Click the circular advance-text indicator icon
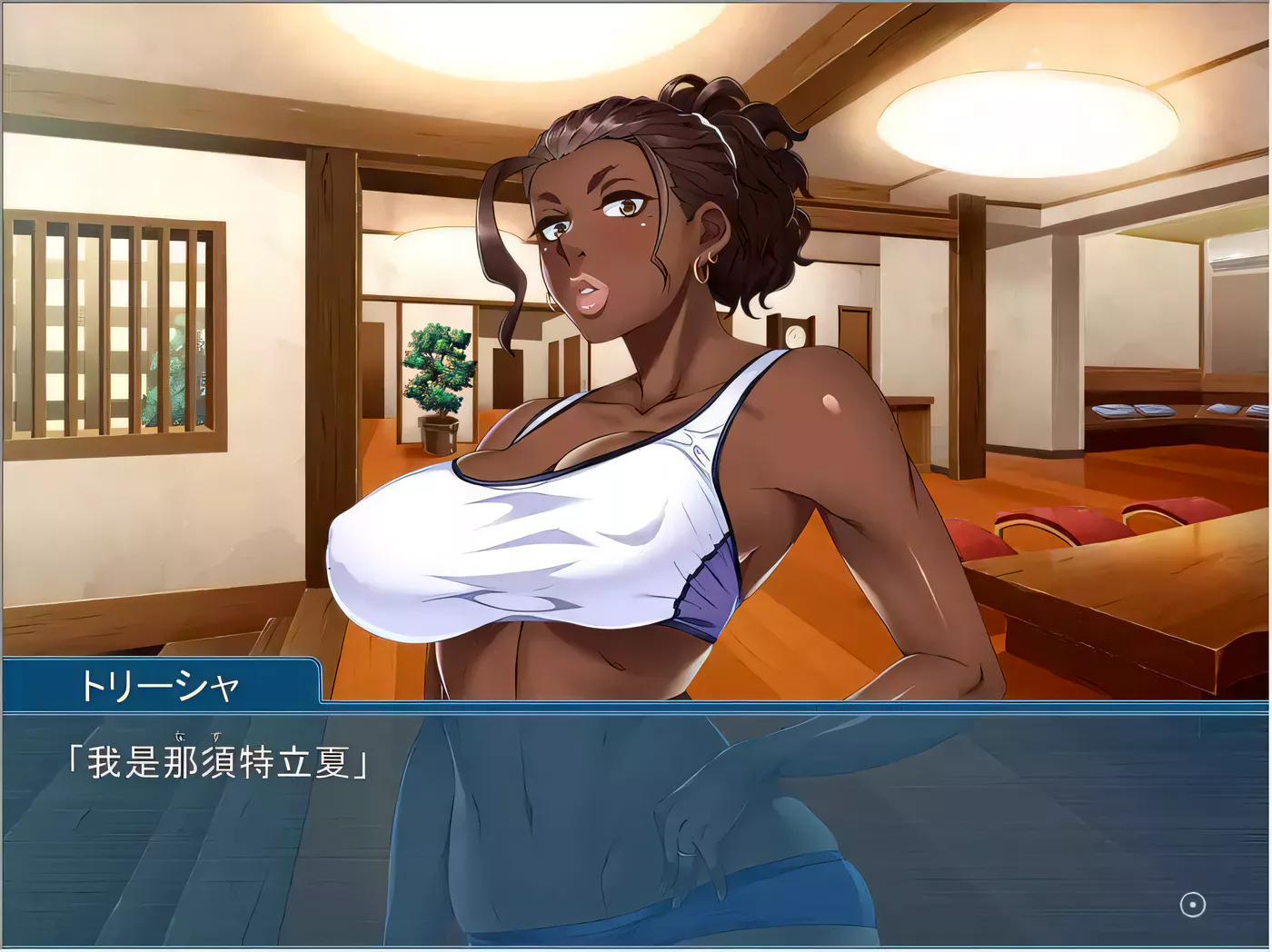The height and width of the screenshot is (952, 1272). pyautogui.click(x=1192, y=905)
